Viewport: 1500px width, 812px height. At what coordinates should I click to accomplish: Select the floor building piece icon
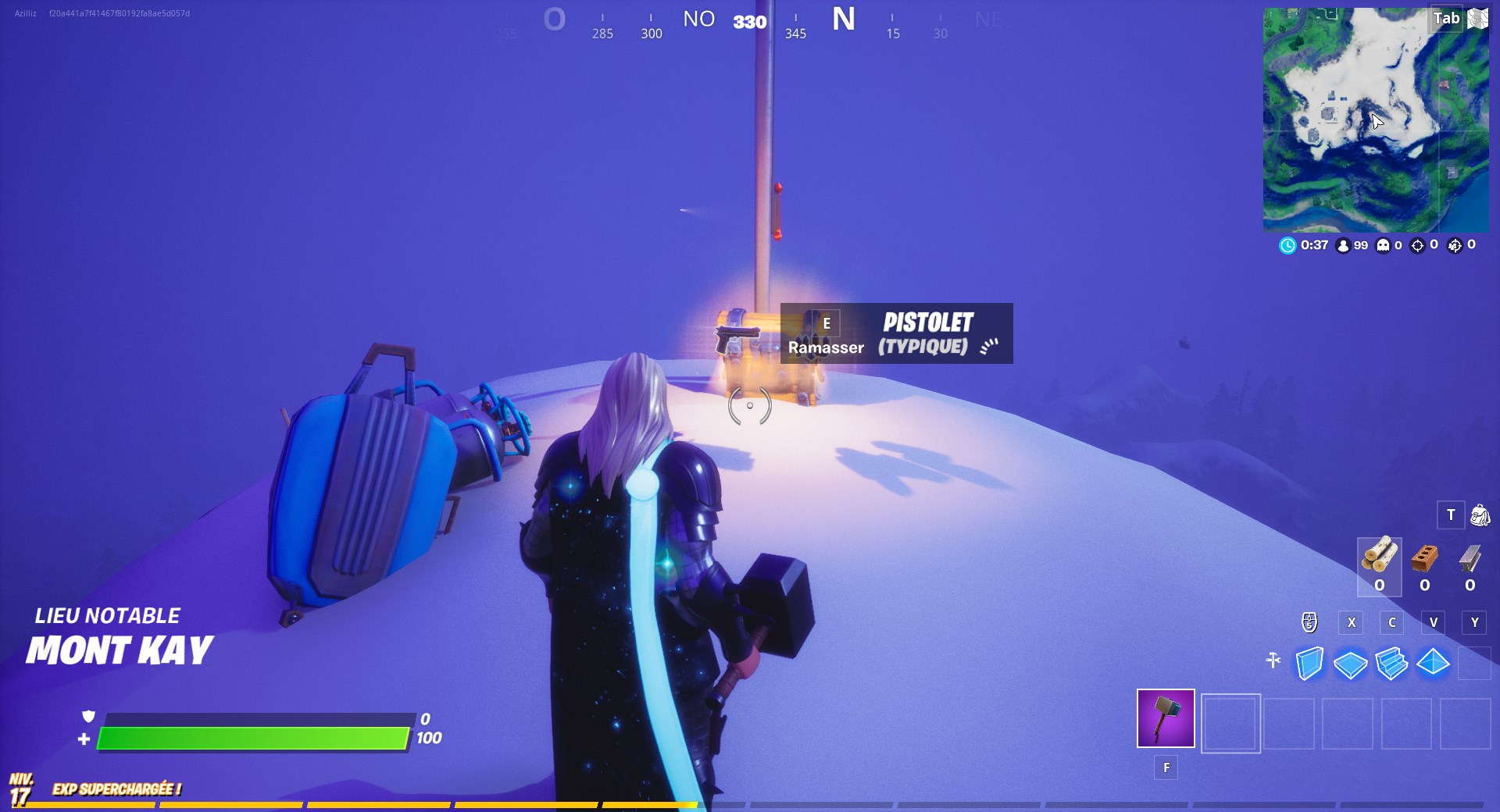[1351, 663]
